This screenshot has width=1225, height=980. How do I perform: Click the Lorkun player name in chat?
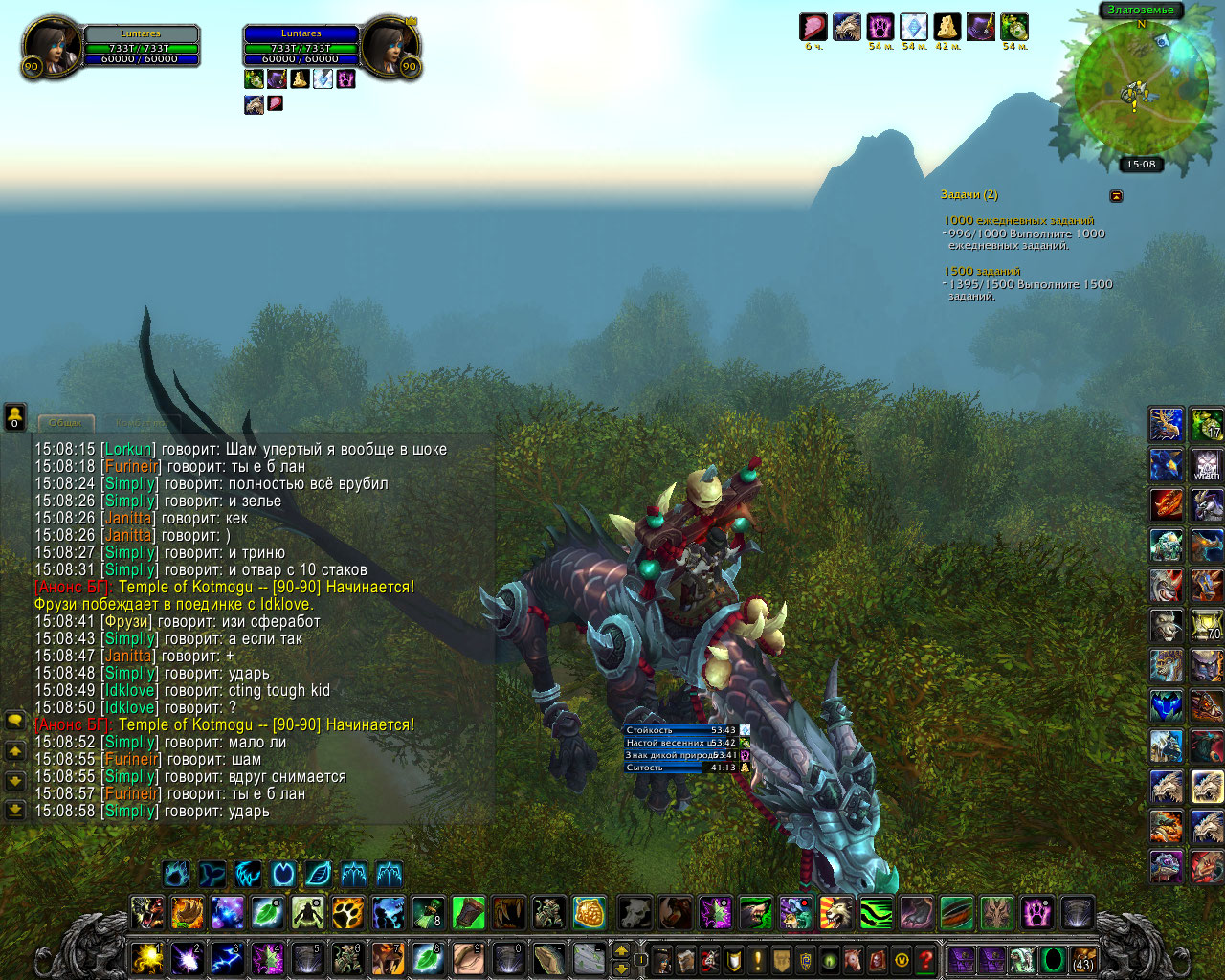128,450
